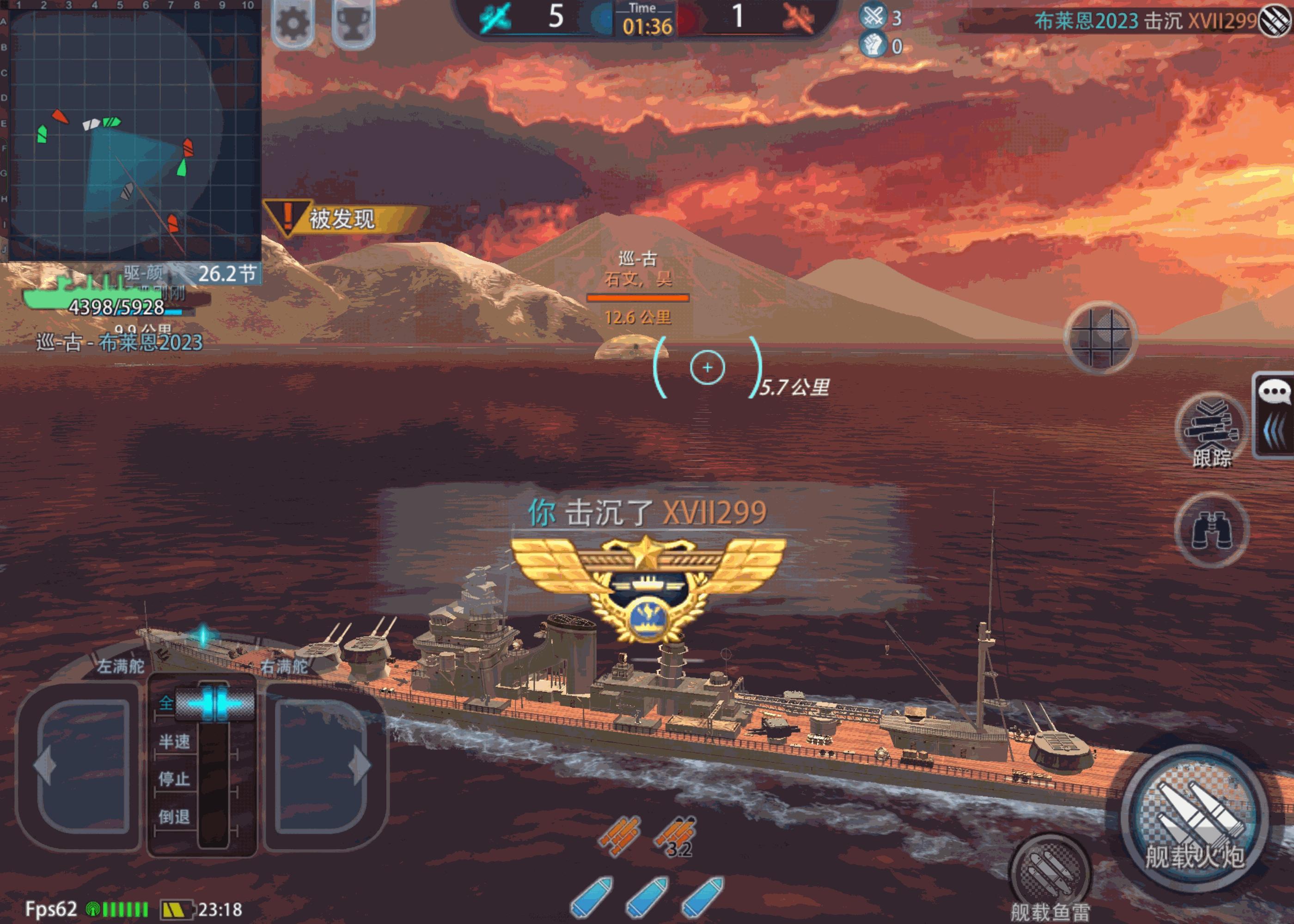Open the gear settings menu
This screenshot has width=1294, height=924.
tap(293, 23)
